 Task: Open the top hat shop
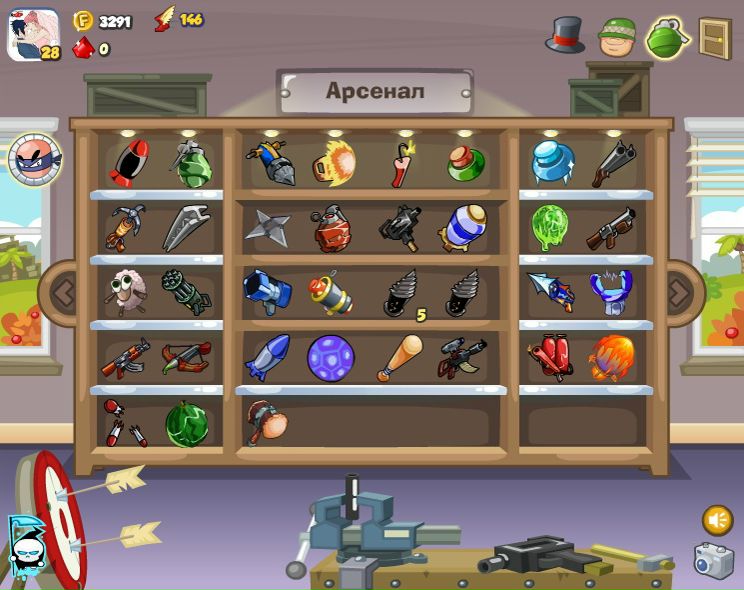click(x=565, y=36)
